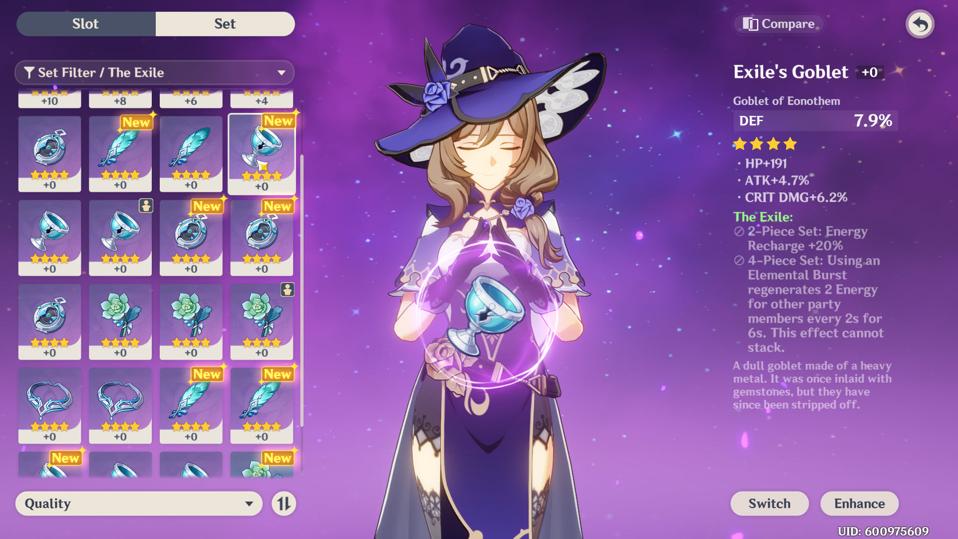Click the Switch button
This screenshot has width=958, height=539.
coord(769,503)
